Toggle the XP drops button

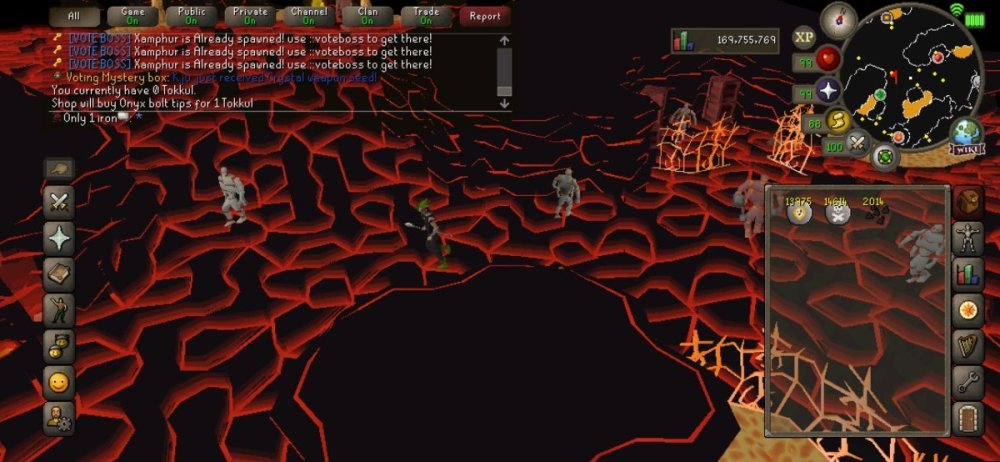[804, 37]
